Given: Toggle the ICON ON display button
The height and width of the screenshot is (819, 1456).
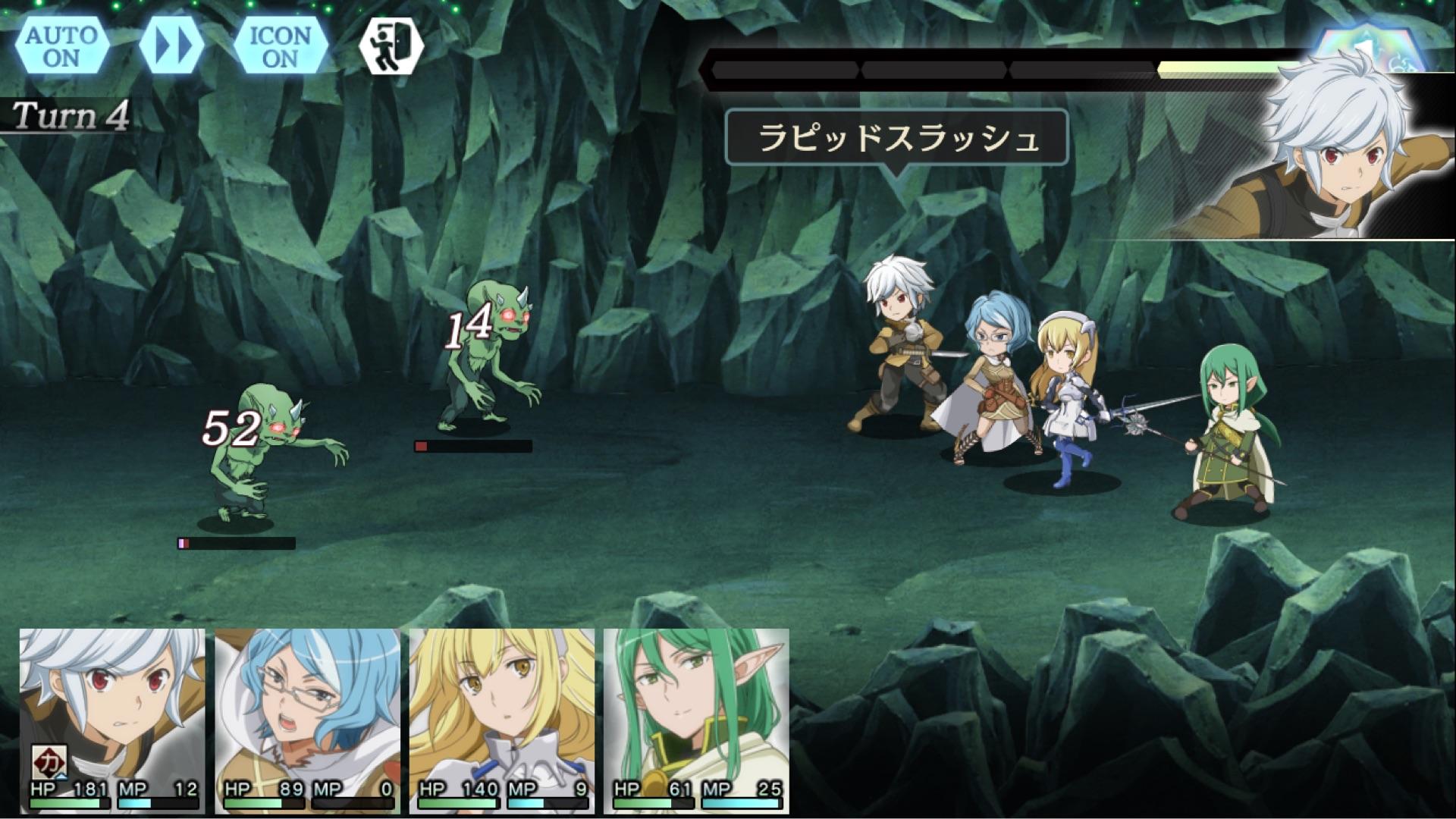Looking at the screenshot, I should tap(280, 46).
